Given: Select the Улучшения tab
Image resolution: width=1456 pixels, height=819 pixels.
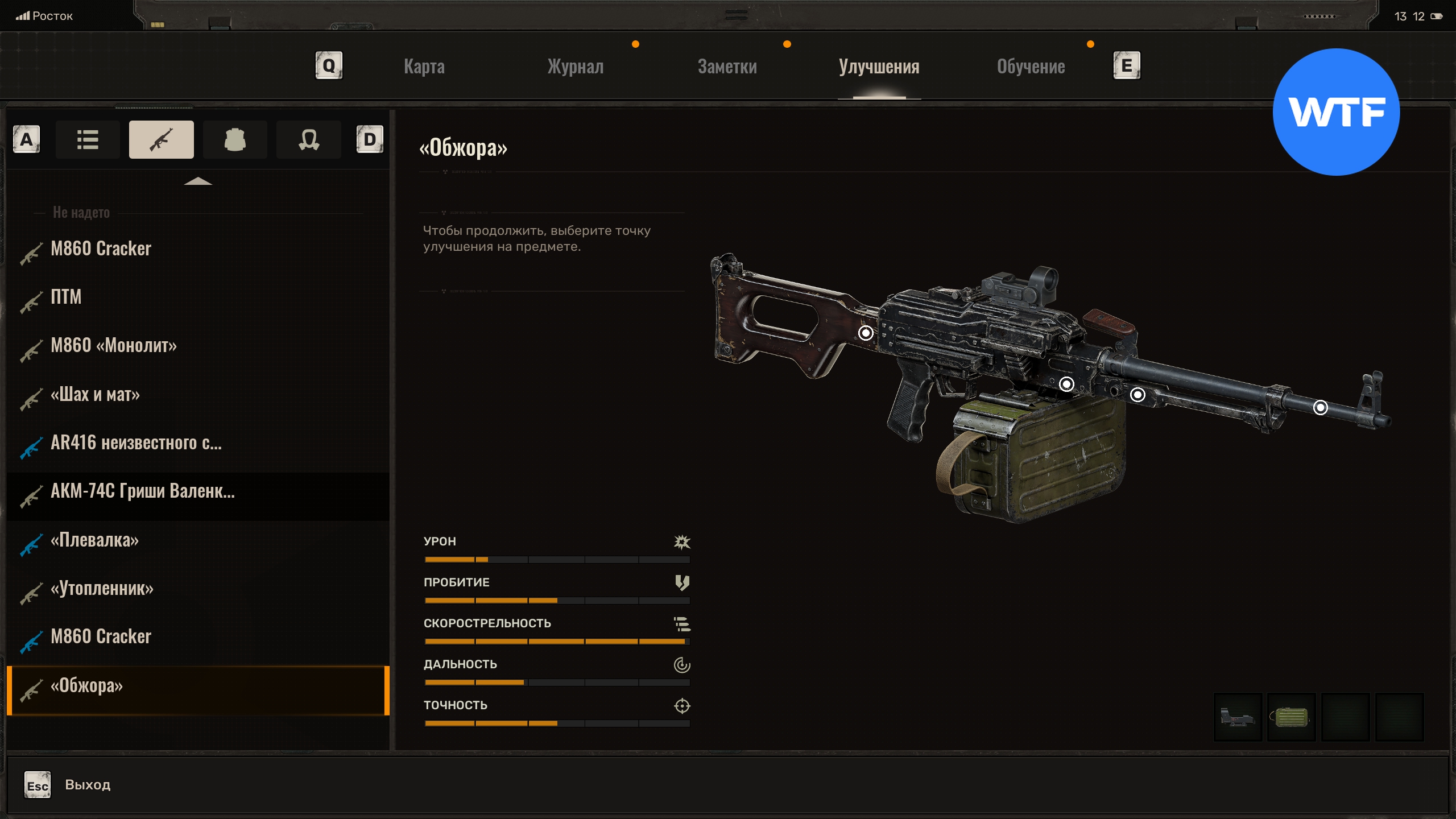Looking at the screenshot, I should pyautogui.click(x=879, y=67).
